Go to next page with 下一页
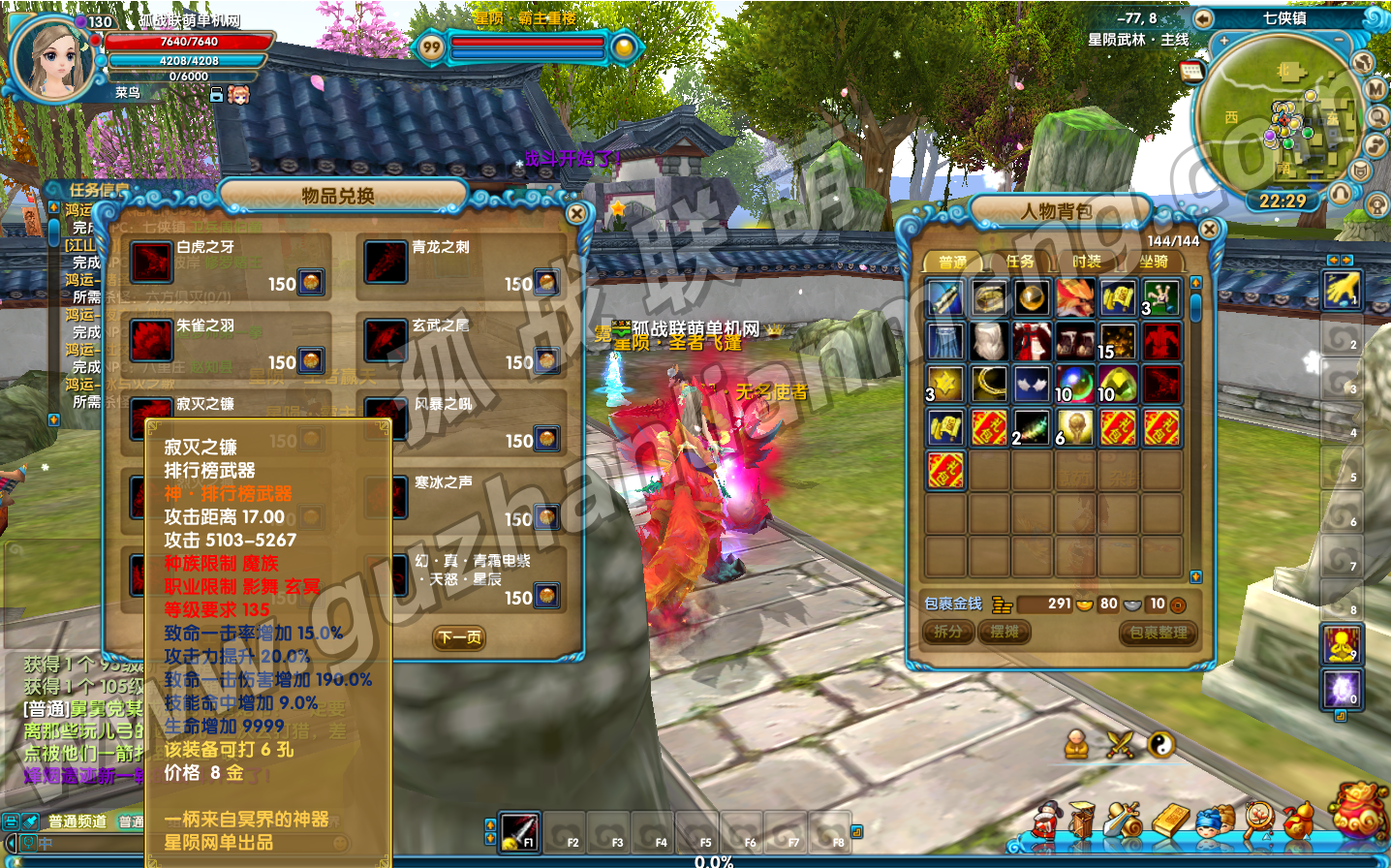Image resolution: width=1391 pixels, height=868 pixels. (x=458, y=637)
